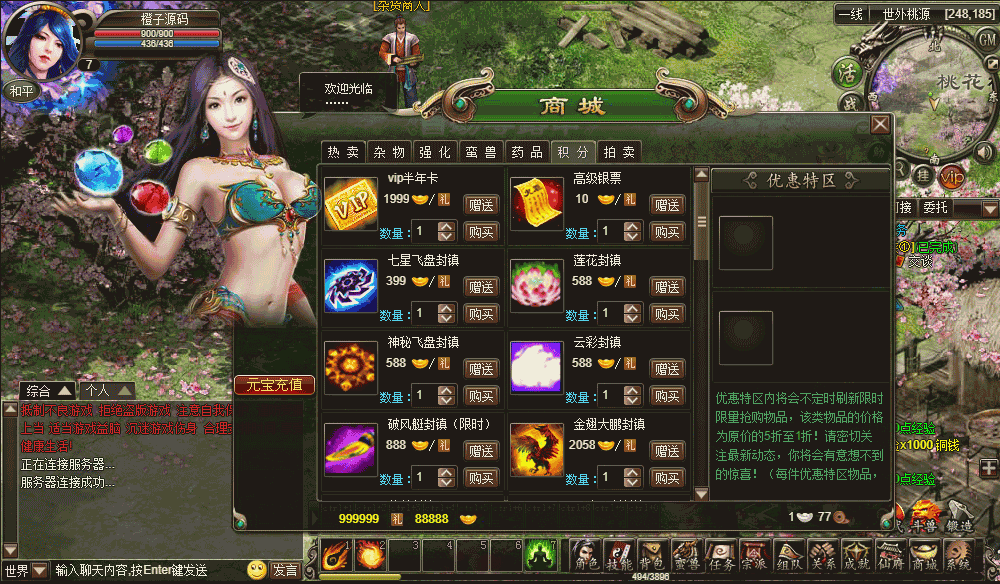The image size is (1000, 584).
Task: Open the red VIP badge
Action: tap(951, 177)
